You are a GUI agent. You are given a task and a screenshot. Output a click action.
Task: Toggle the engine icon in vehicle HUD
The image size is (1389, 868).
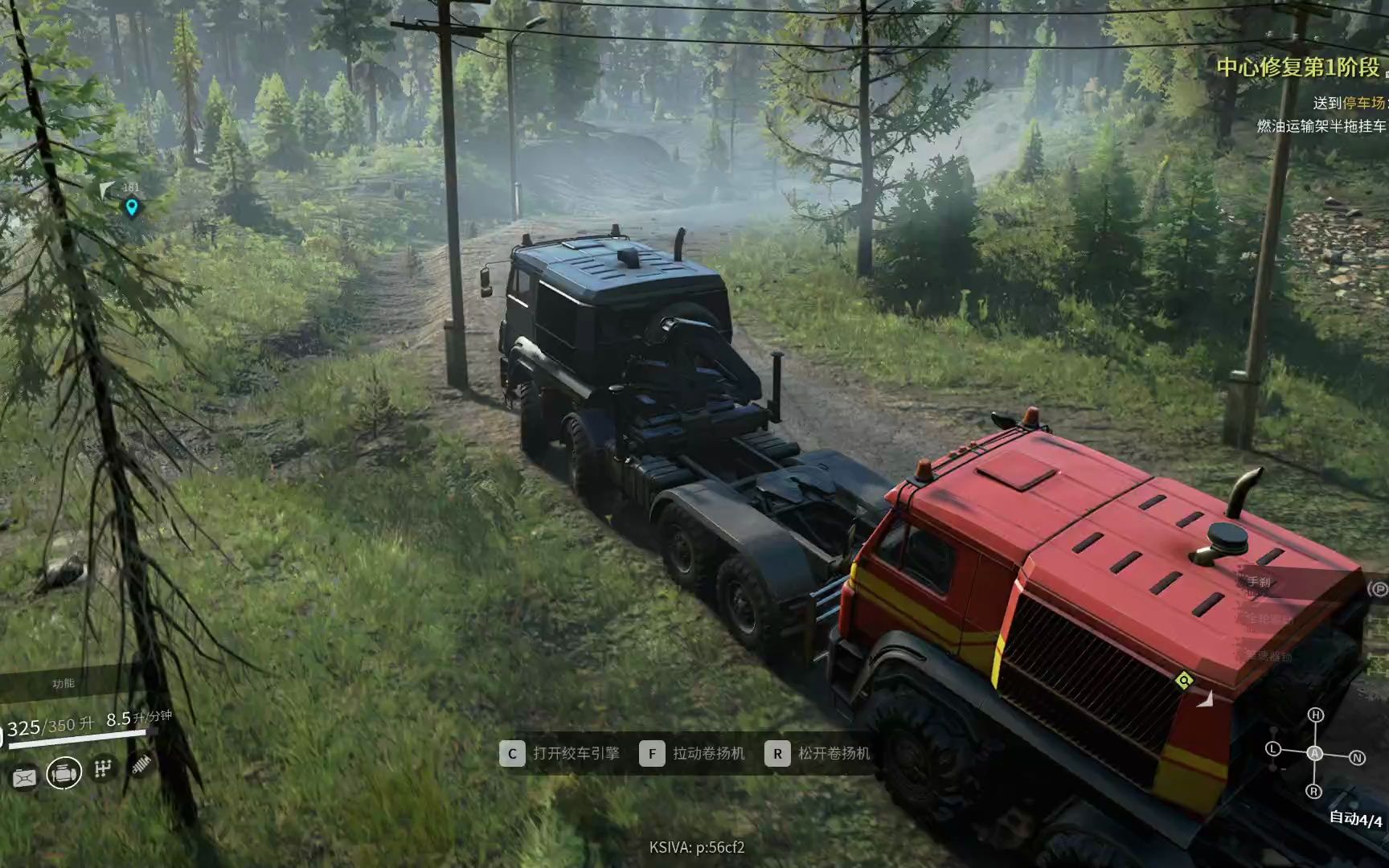coord(64,773)
